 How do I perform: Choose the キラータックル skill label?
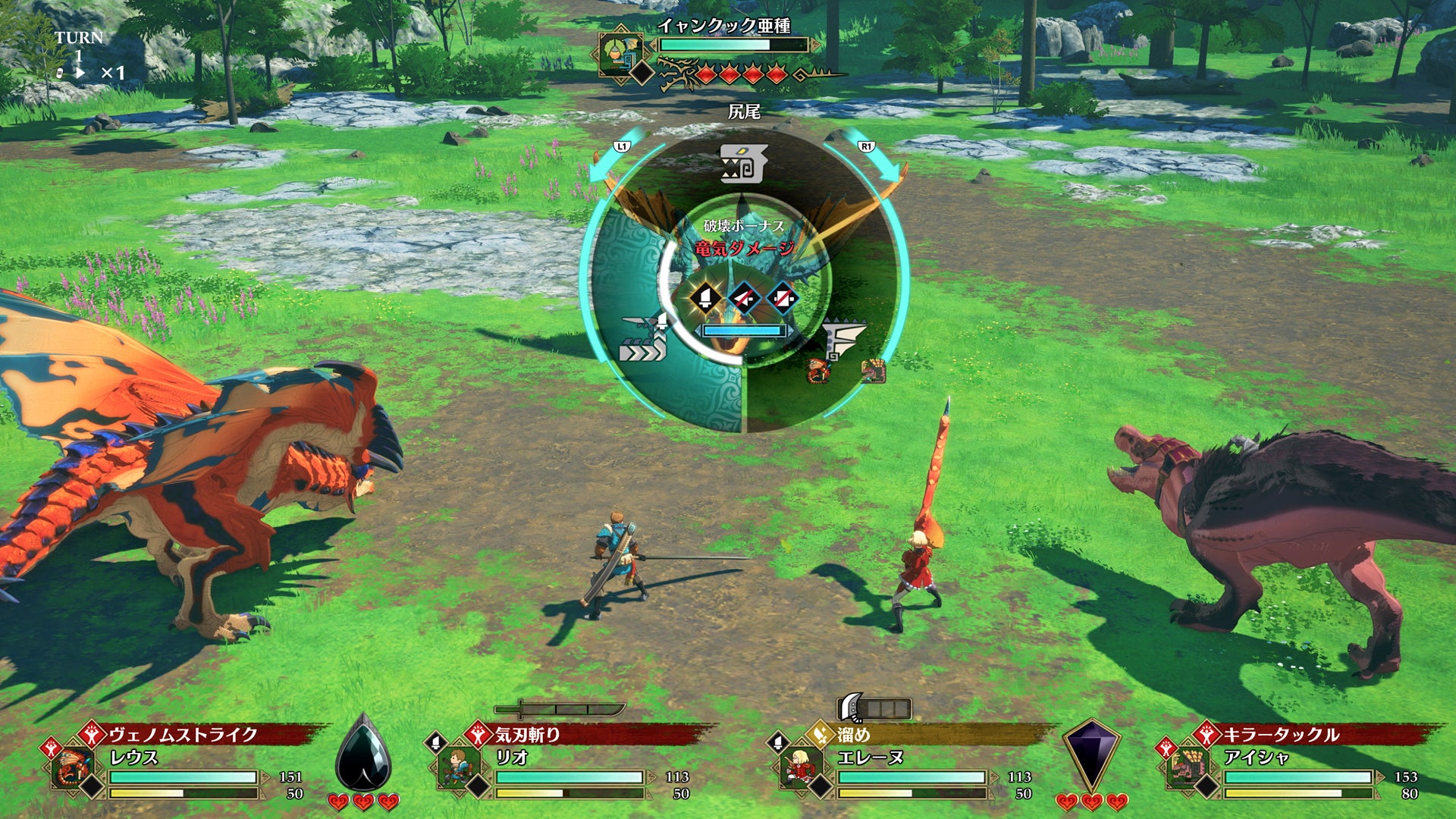click(x=1280, y=734)
